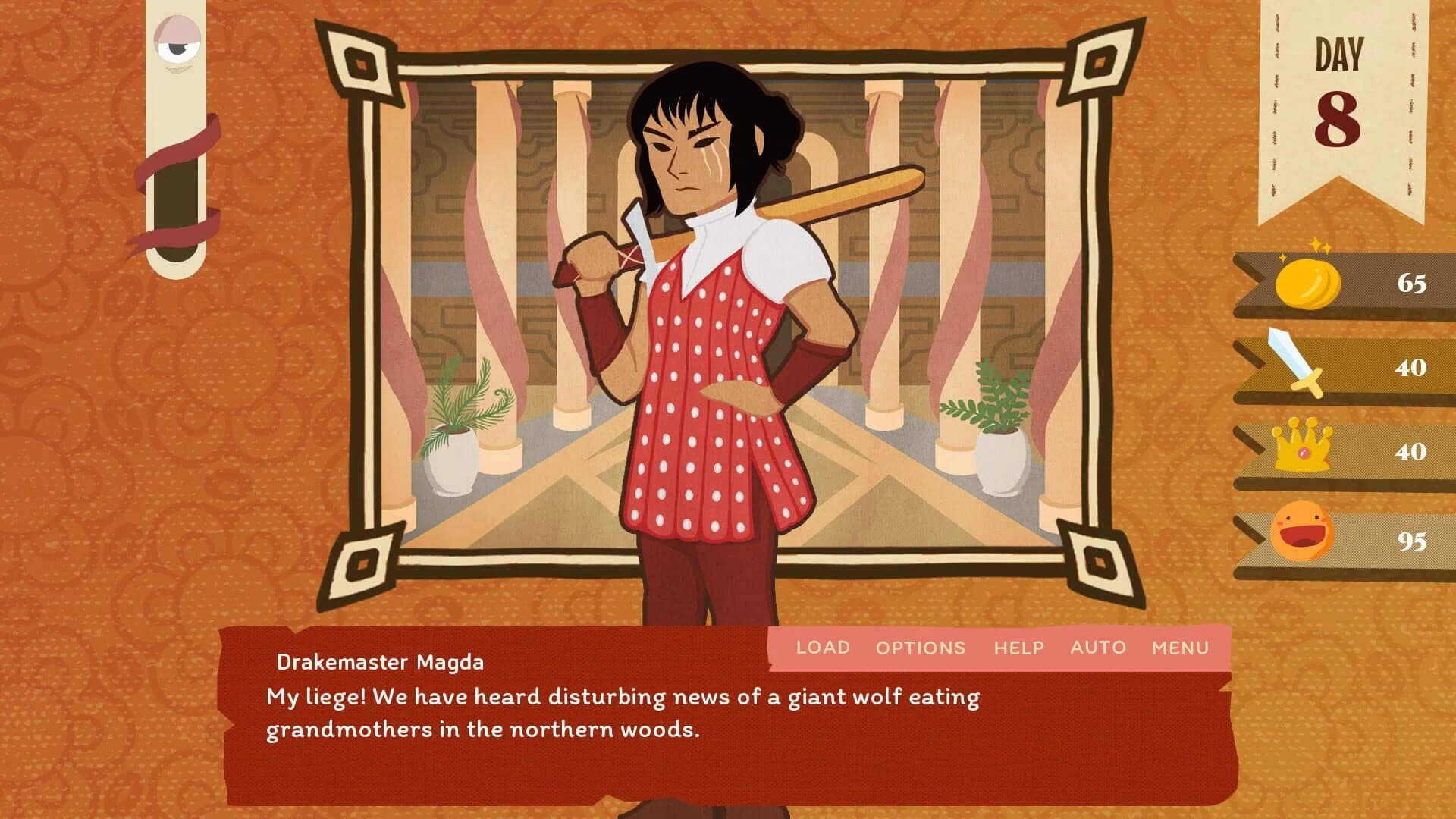Open the LOAD menu
Screen dimensions: 1456x819
pos(823,648)
